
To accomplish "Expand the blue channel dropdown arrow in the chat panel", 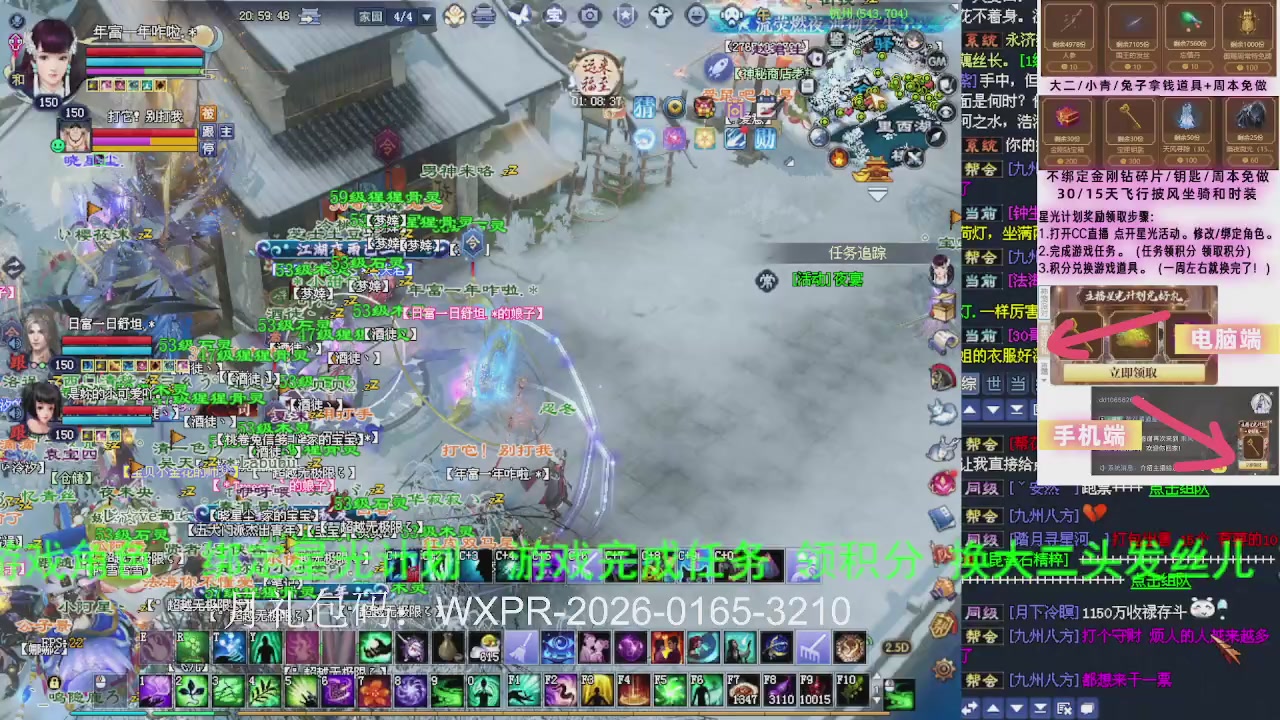I will [993, 410].
